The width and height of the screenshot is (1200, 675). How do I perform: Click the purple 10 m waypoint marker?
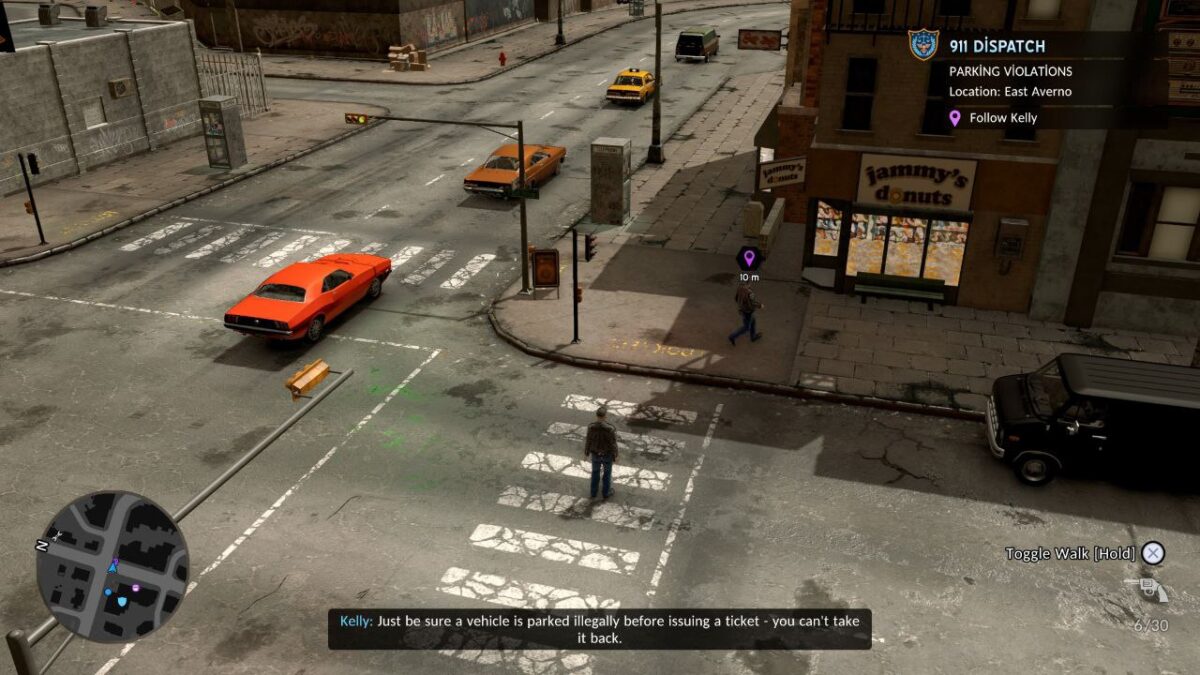click(749, 258)
